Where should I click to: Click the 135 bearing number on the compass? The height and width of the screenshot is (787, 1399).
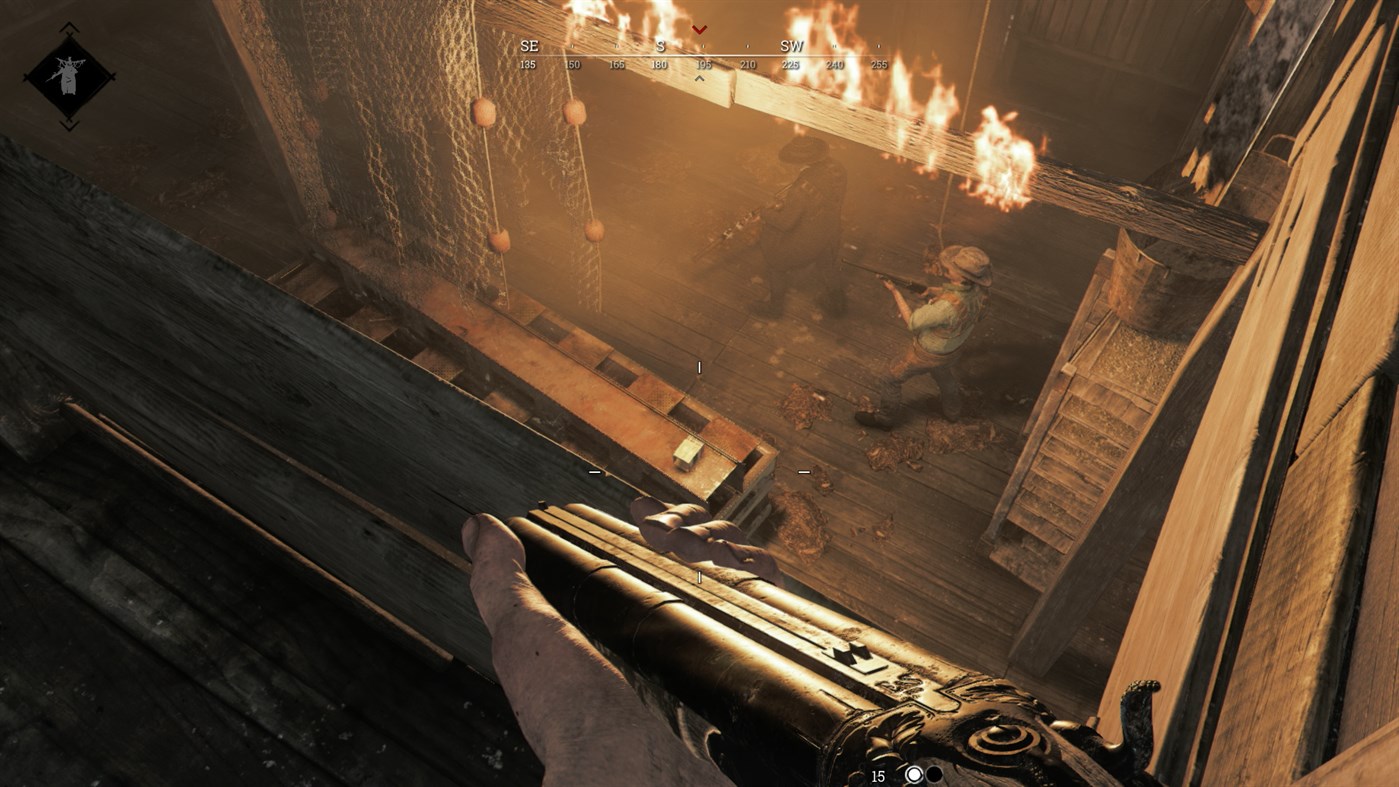(x=530, y=63)
